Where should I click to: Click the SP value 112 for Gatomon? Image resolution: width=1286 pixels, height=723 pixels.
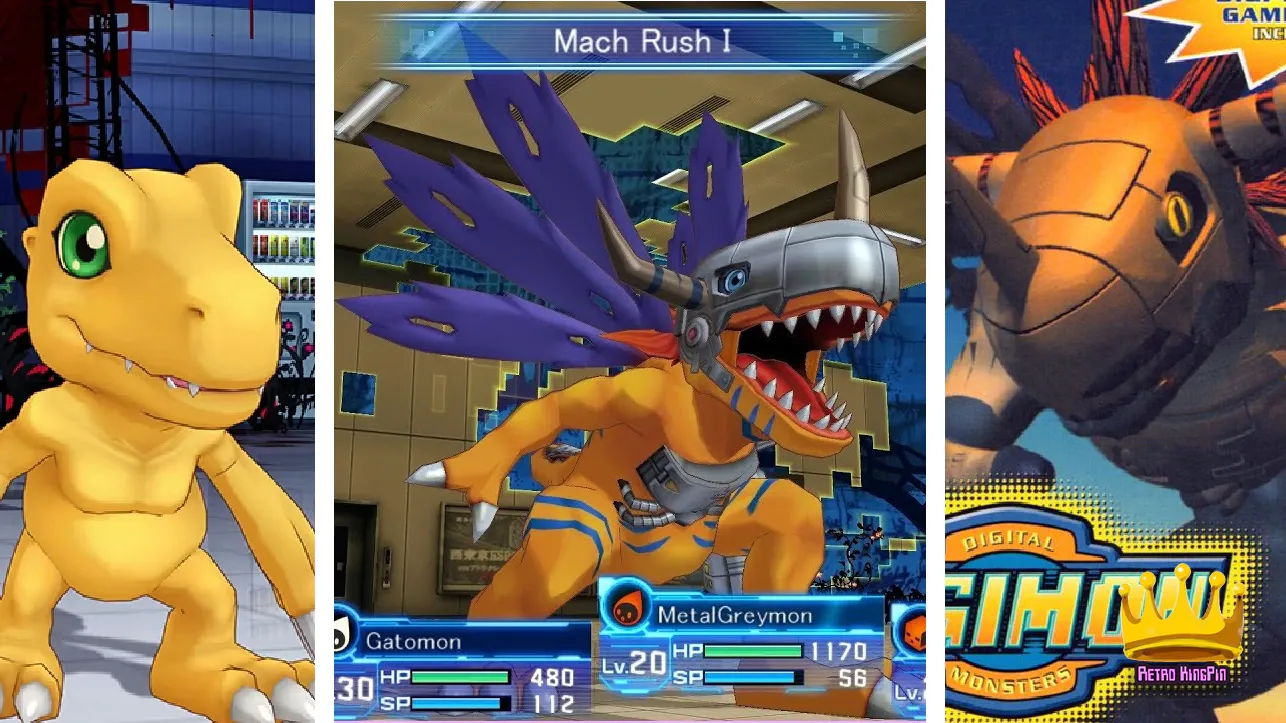pos(555,703)
